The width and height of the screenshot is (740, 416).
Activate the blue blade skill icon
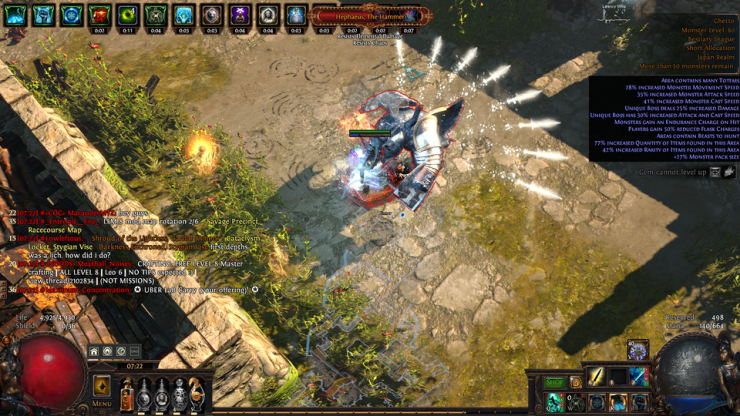pos(639,376)
